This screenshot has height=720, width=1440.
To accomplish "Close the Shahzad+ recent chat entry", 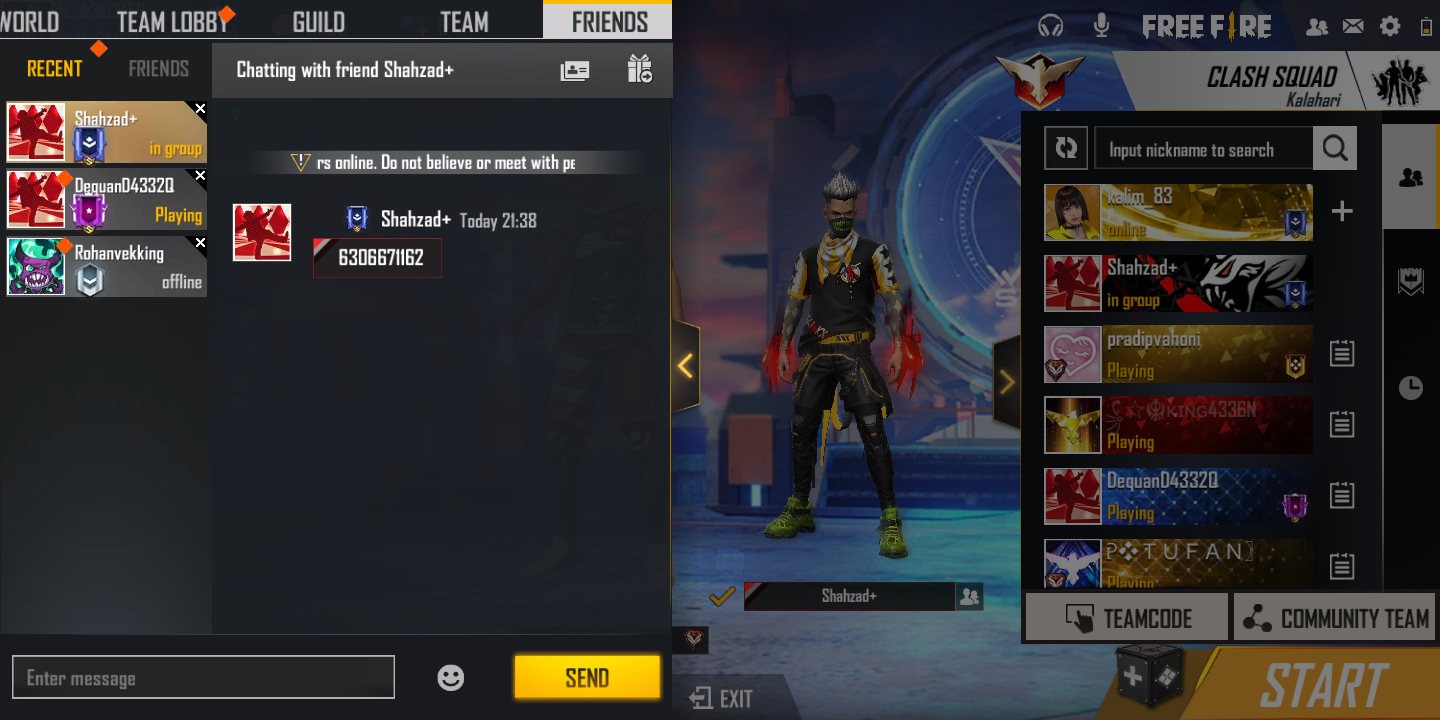I will pos(200,109).
